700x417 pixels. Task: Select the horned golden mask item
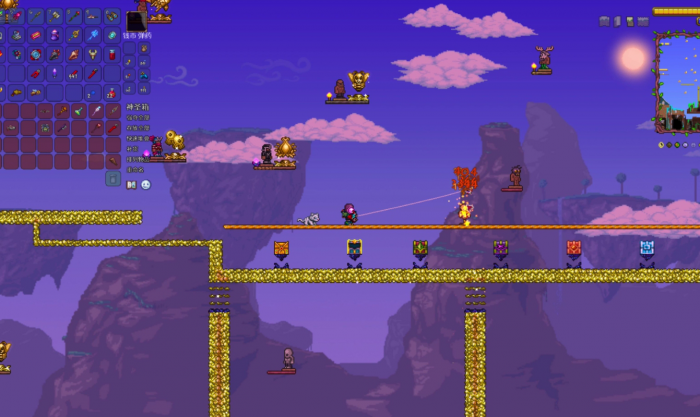point(93,55)
